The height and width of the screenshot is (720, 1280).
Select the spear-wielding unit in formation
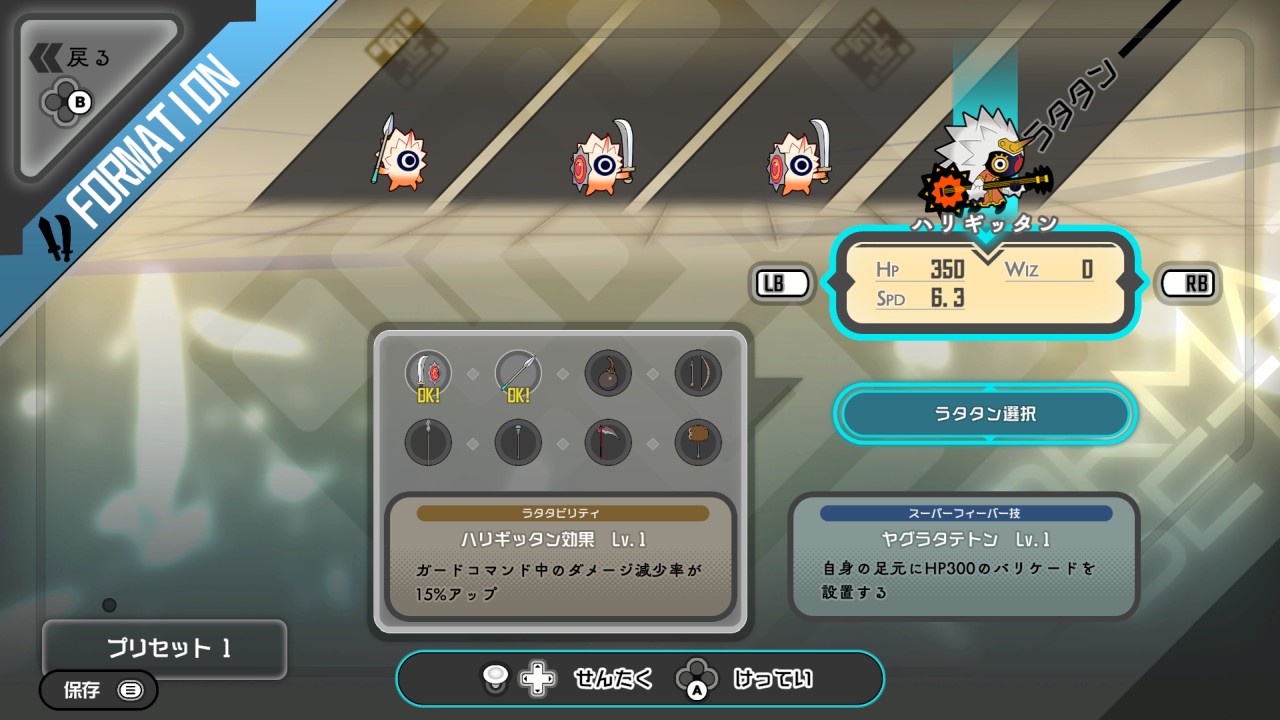pyautogui.click(x=398, y=155)
